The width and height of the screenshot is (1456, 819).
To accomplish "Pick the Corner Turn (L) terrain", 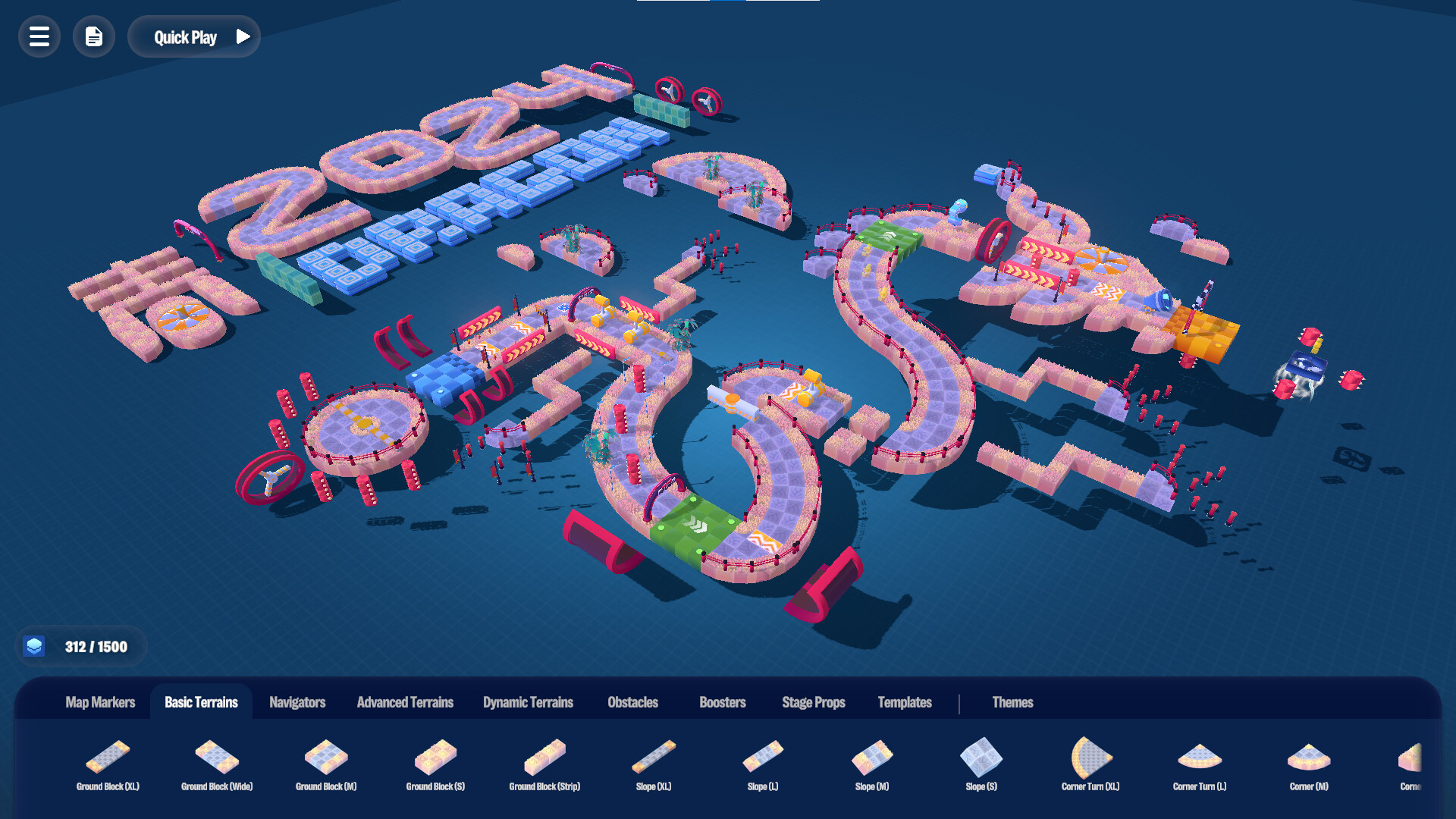I will [x=1200, y=758].
